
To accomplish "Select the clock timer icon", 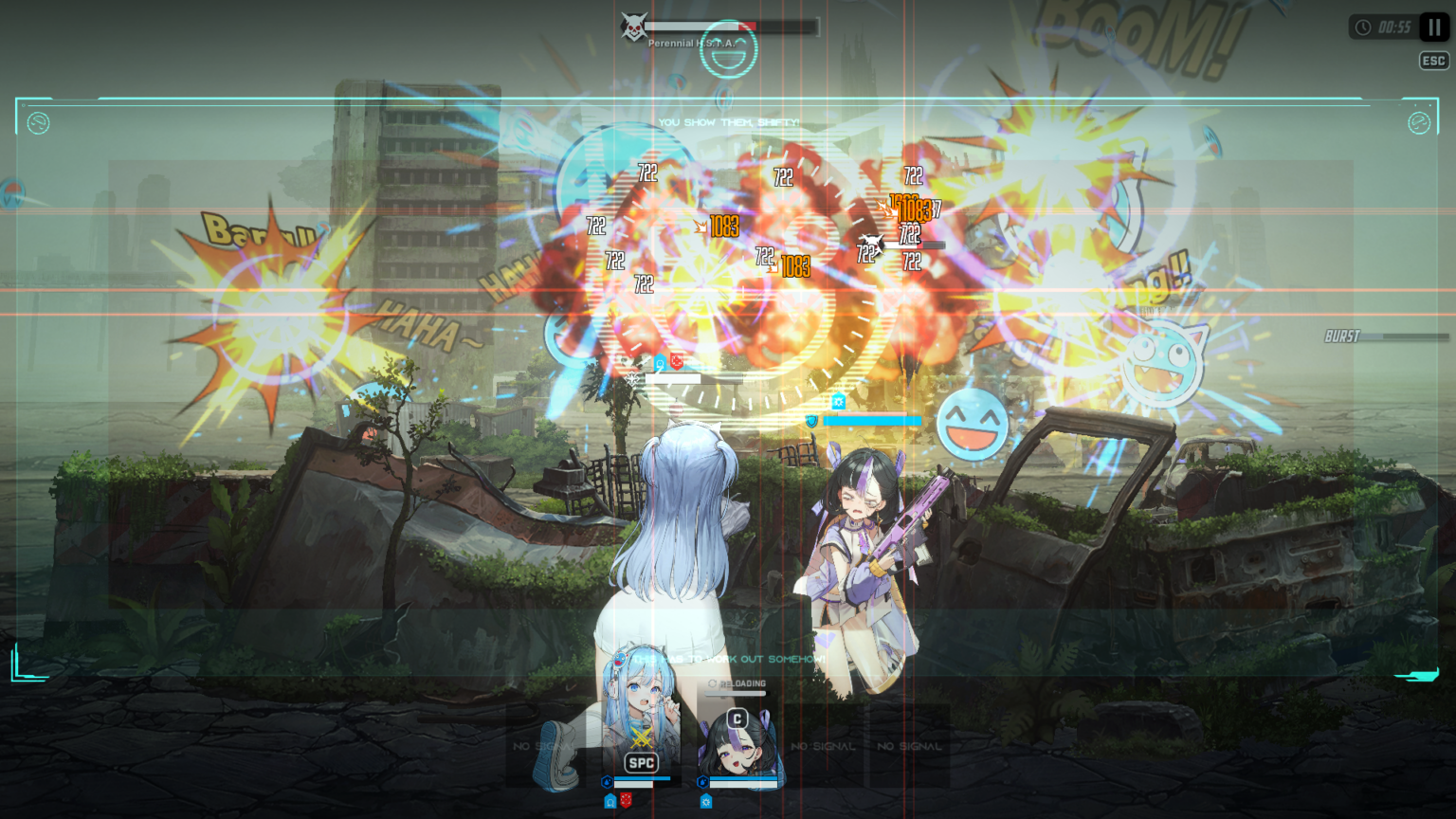I will tap(1363, 27).
